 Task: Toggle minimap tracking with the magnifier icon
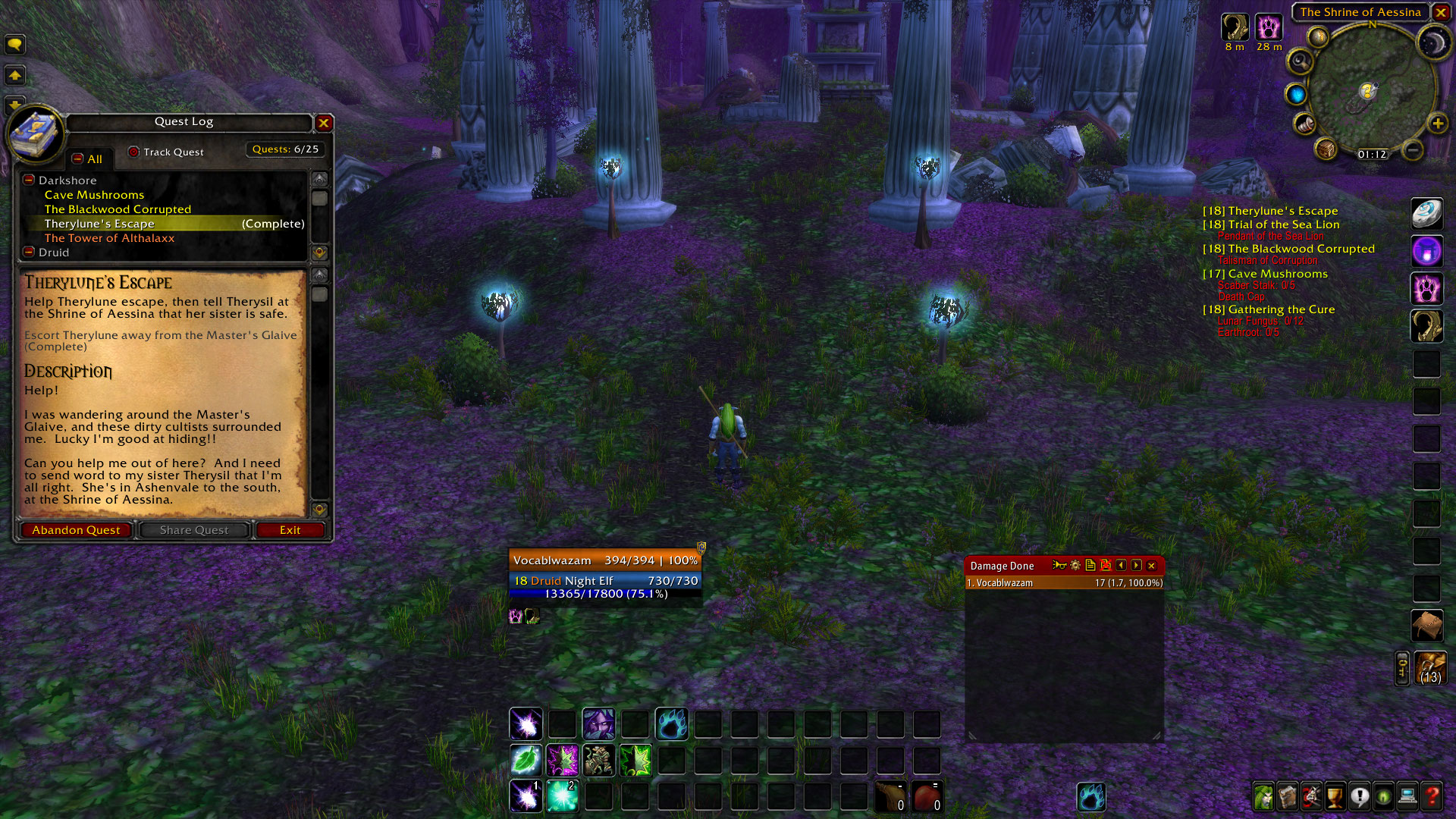[1299, 61]
